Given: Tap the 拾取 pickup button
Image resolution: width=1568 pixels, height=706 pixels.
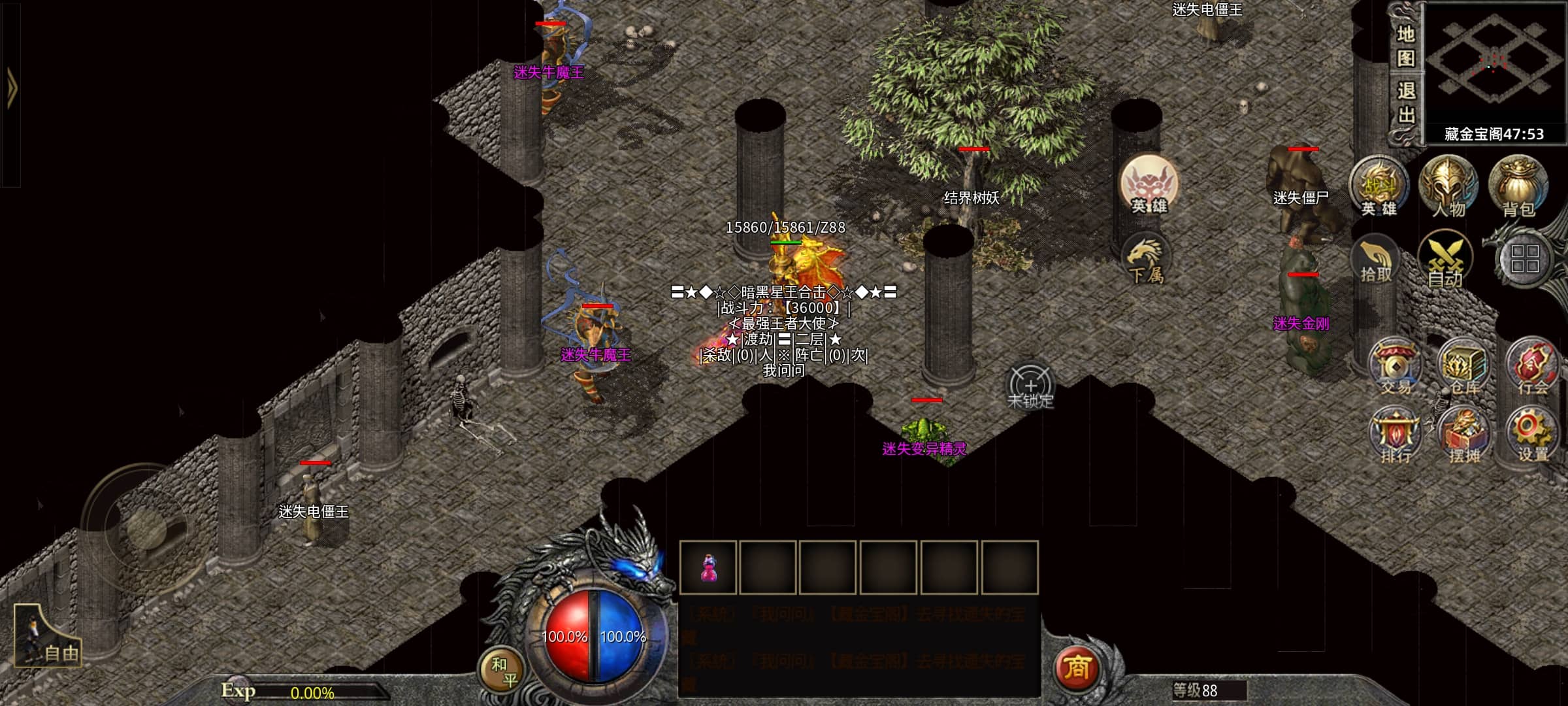Looking at the screenshot, I should tap(1376, 261).
